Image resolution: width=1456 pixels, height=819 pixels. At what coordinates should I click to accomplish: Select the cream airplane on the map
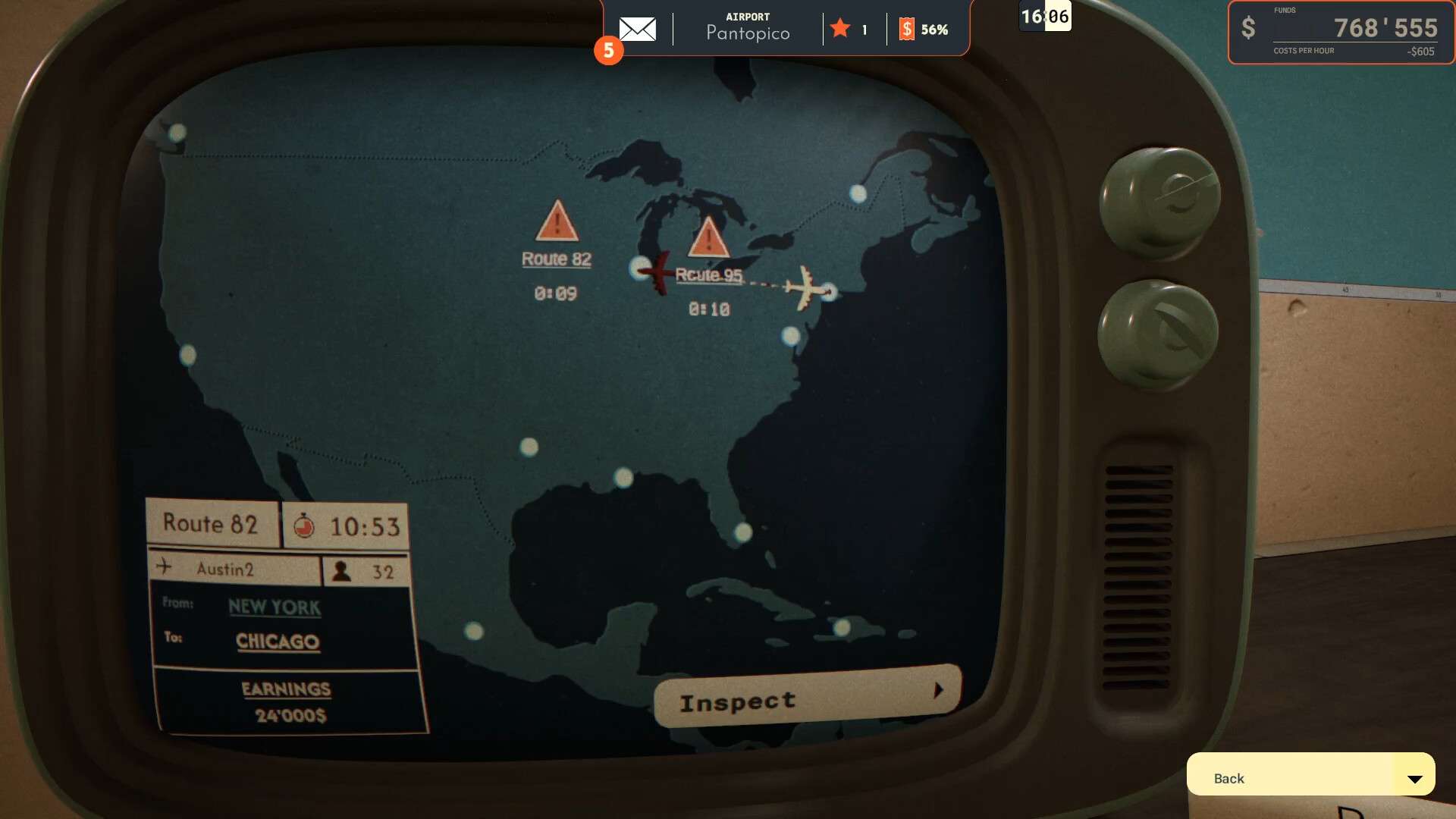(805, 288)
